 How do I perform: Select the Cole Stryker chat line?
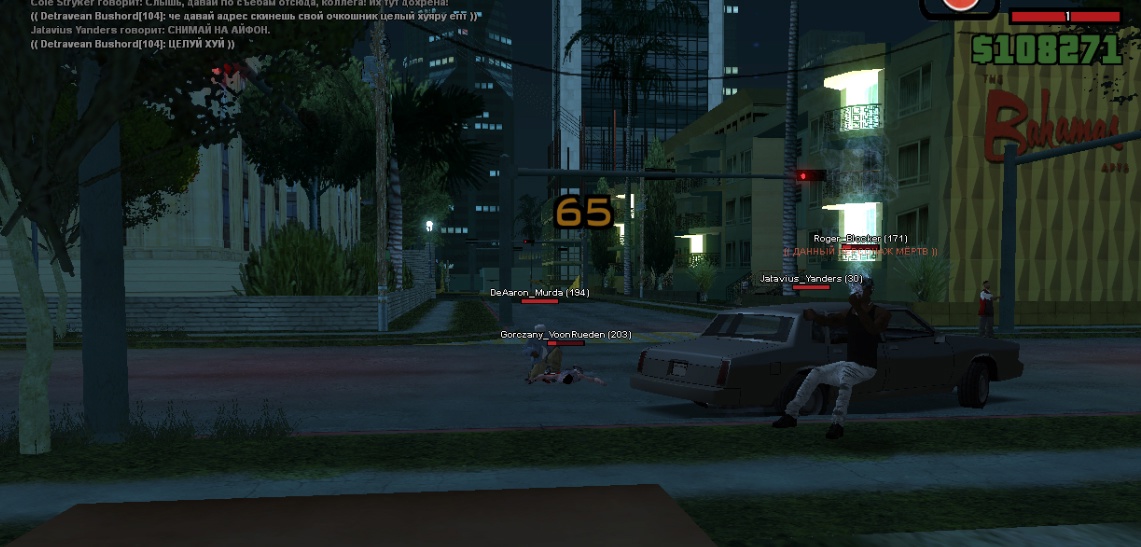(239, 4)
